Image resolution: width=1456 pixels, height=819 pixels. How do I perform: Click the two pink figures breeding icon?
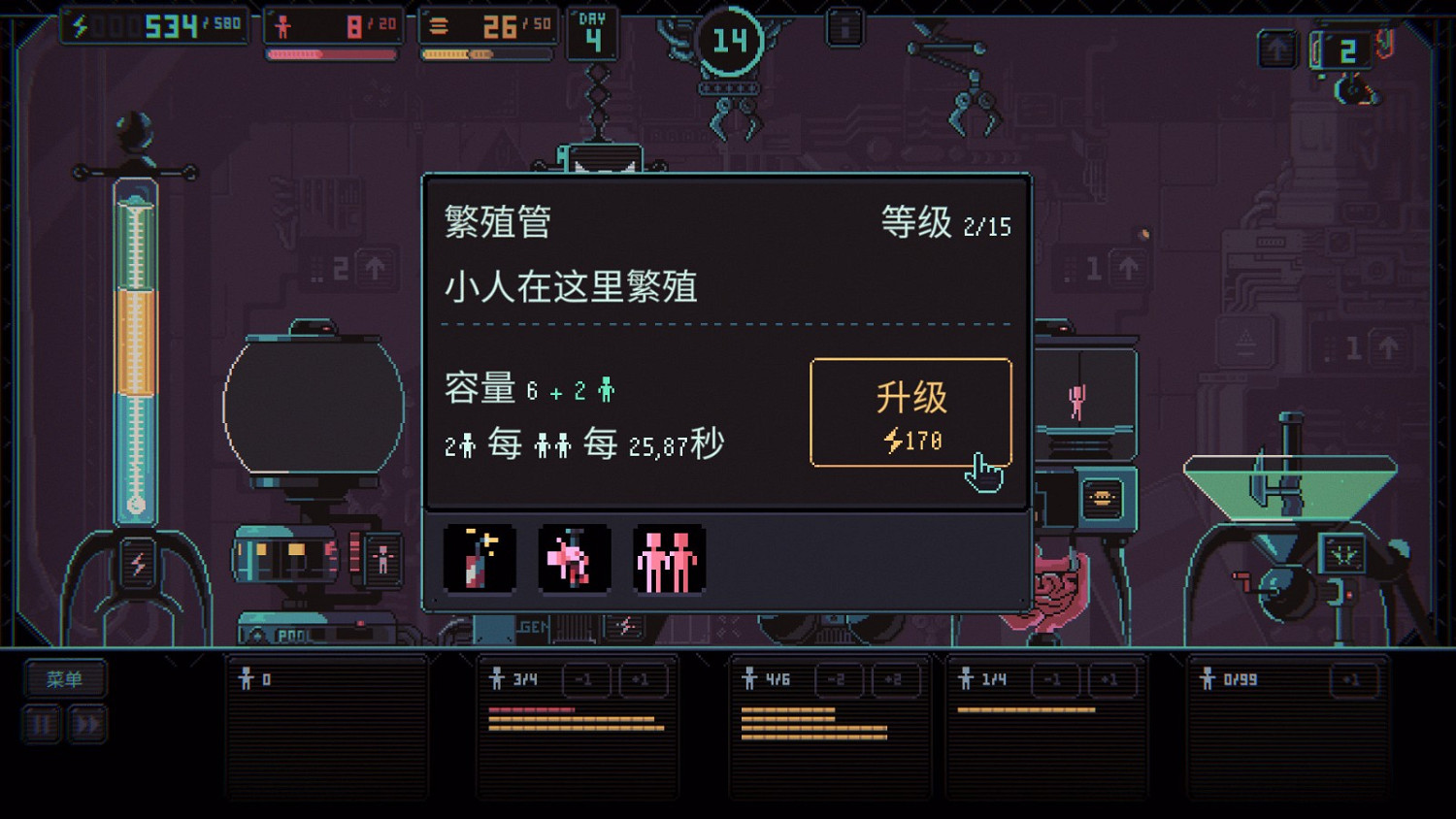click(x=668, y=558)
